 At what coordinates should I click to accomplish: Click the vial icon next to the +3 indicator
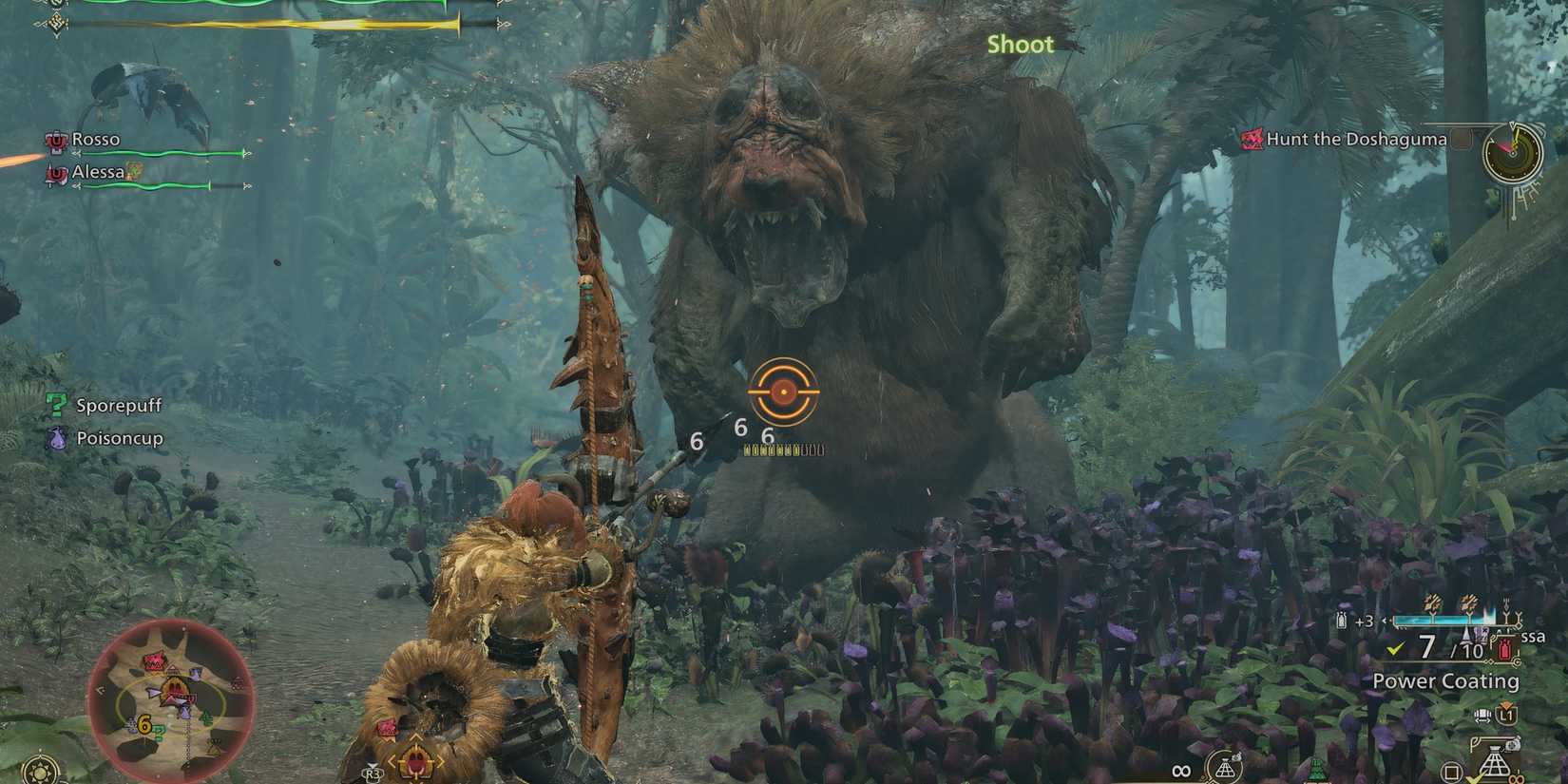[1341, 620]
